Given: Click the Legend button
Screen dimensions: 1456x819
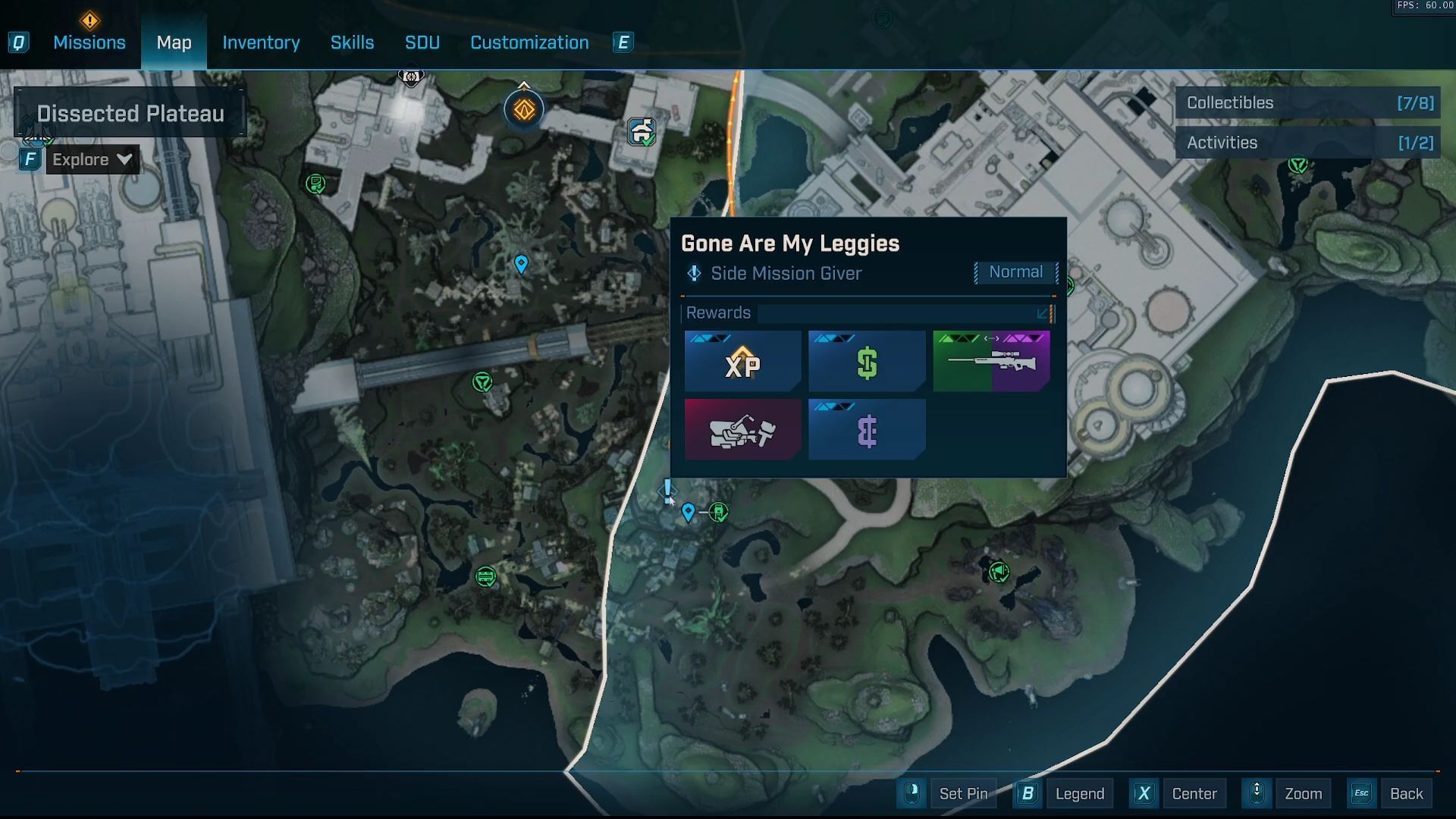Looking at the screenshot, I should coord(1079,793).
